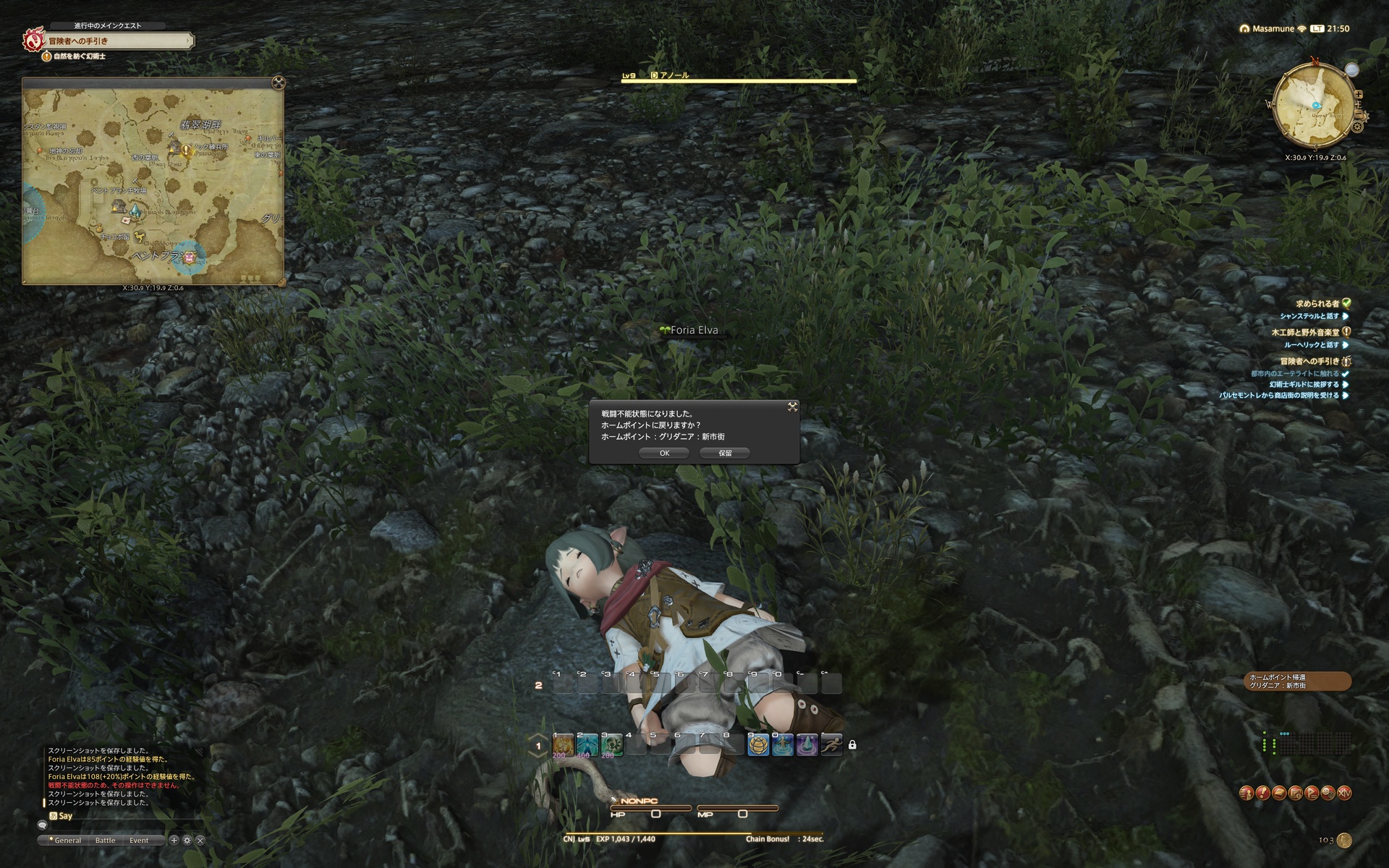Switch to the Event chat tab

coord(139,841)
